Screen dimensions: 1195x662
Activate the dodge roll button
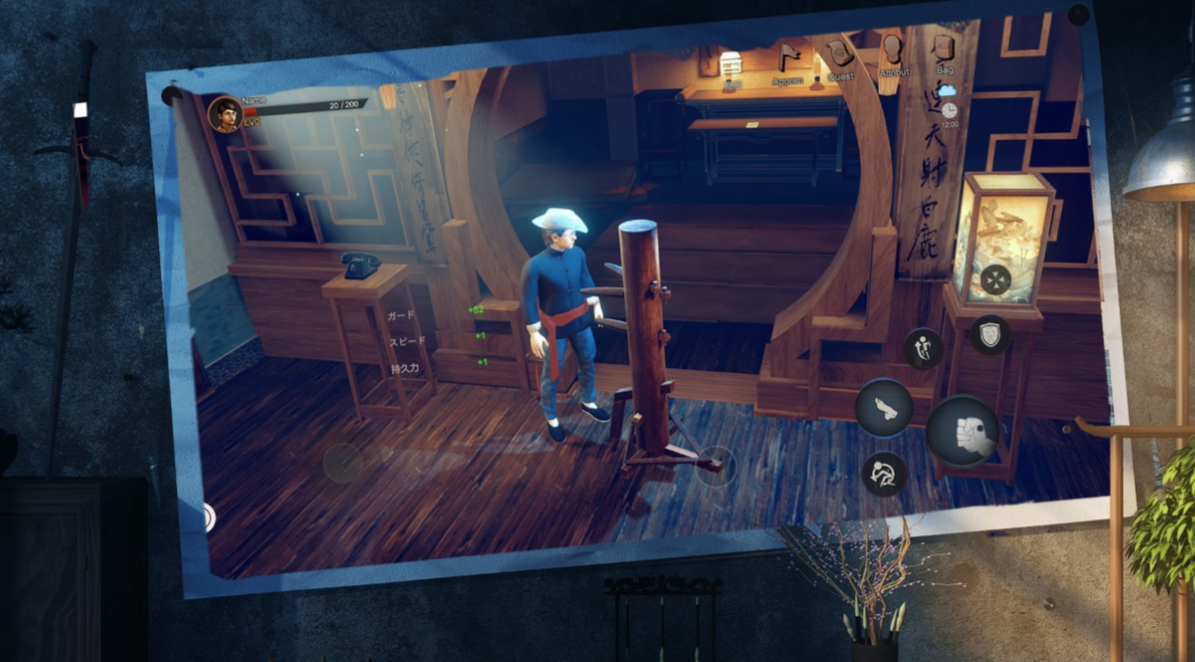point(884,472)
